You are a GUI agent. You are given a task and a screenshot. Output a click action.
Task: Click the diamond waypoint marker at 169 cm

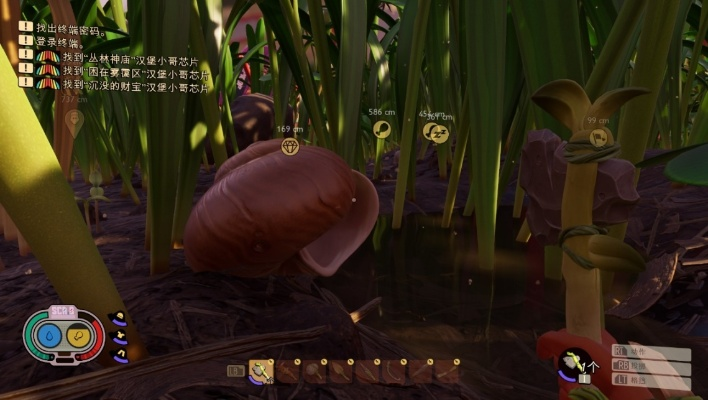(290, 147)
